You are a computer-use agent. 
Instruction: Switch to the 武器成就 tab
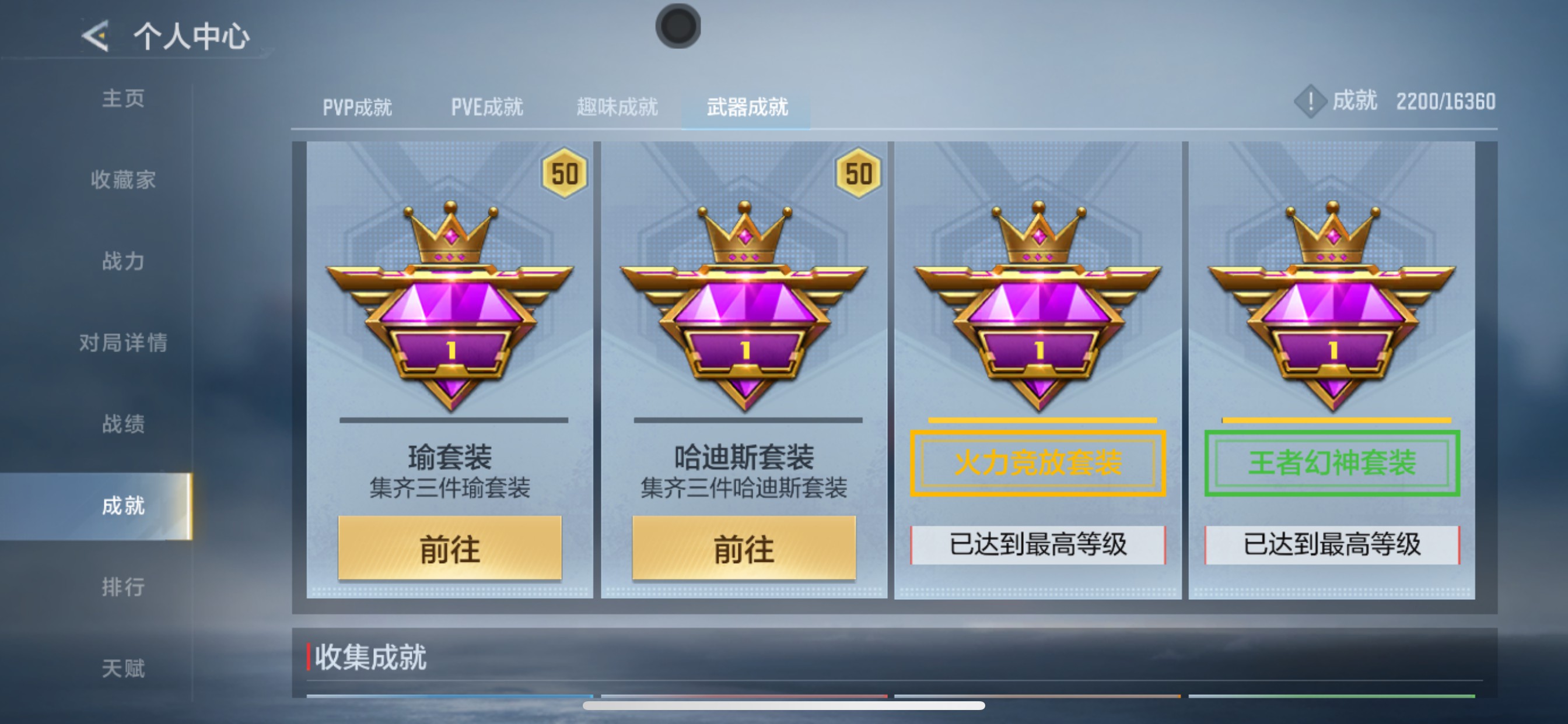click(747, 107)
